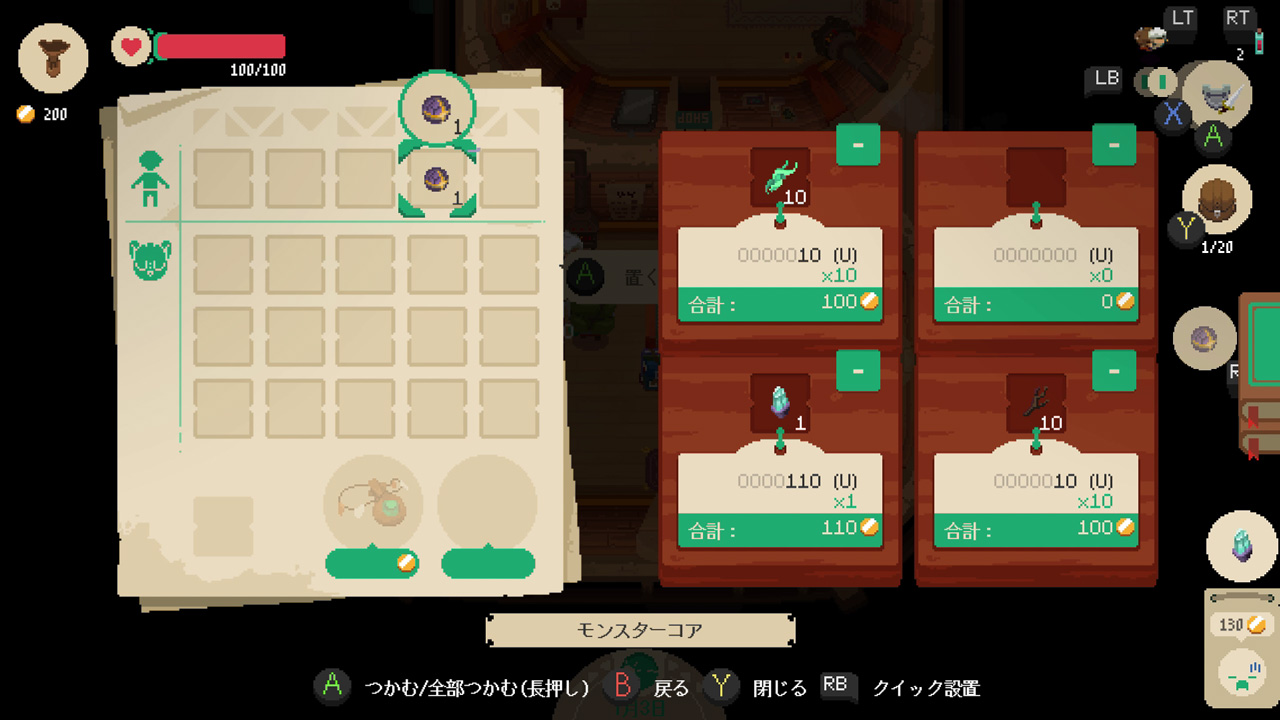Click the root item in bottom-right sale box
This screenshot has height=720, width=1280.
click(x=1035, y=398)
